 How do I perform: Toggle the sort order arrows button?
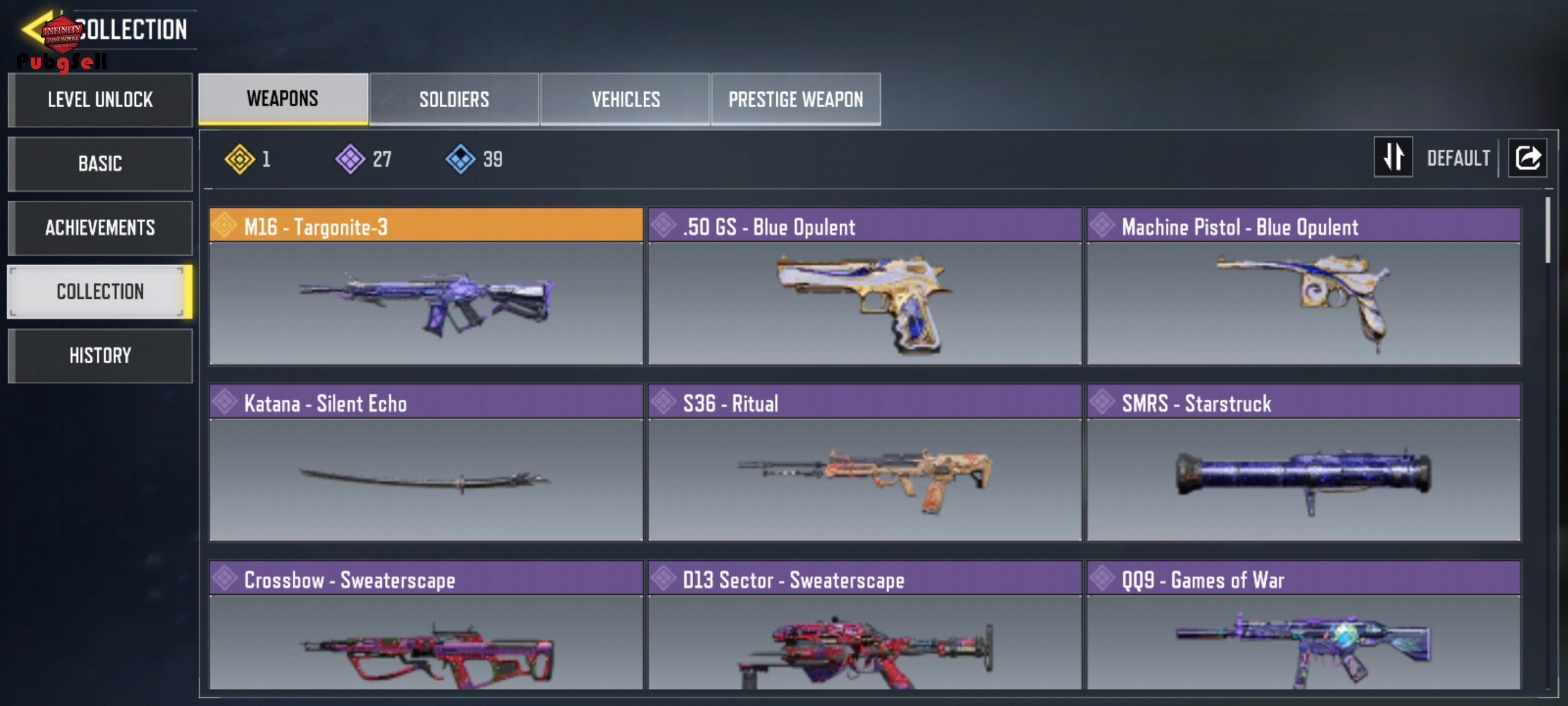[x=1393, y=157]
